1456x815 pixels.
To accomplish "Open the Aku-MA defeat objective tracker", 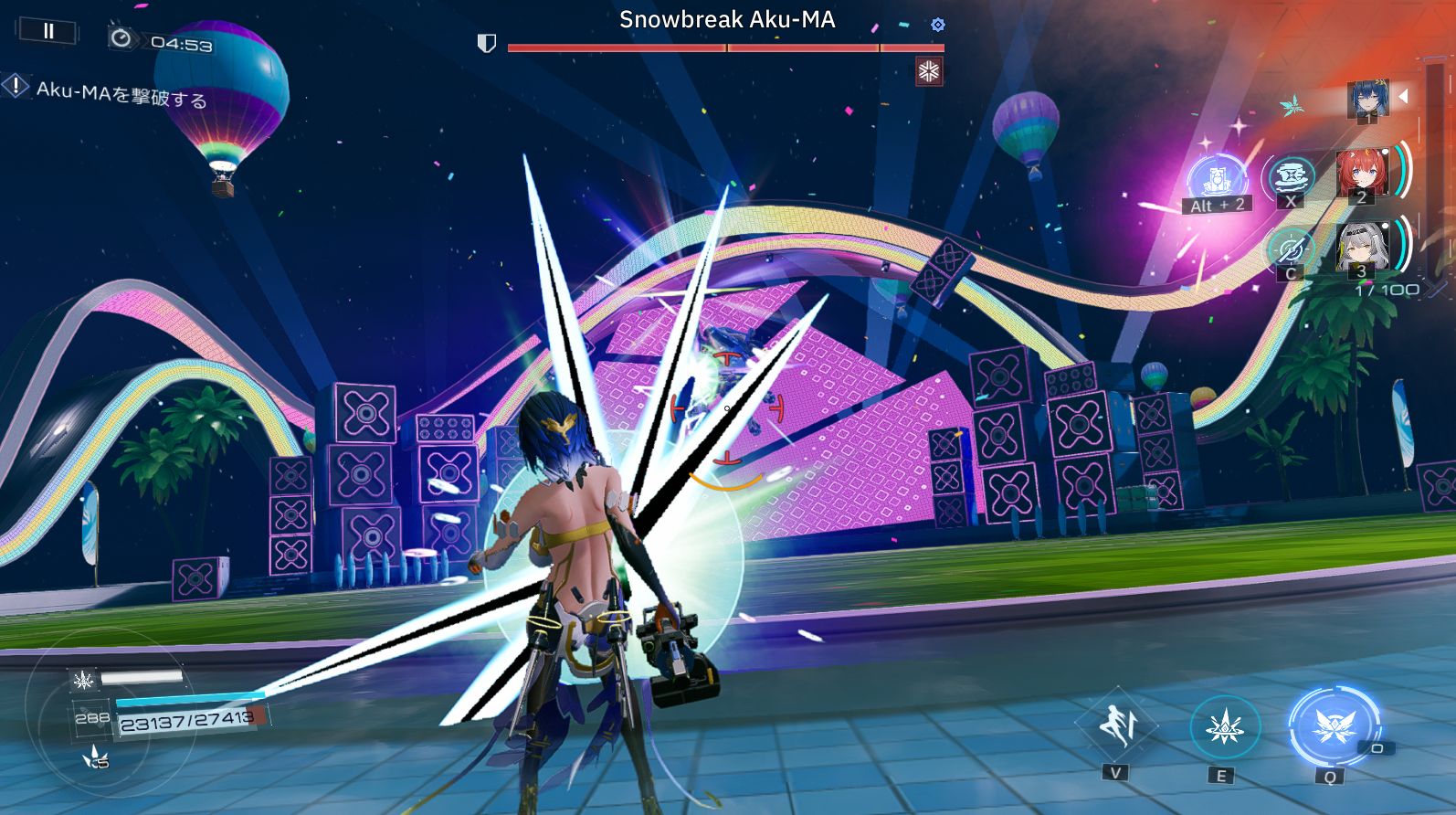I will click(x=110, y=91).
